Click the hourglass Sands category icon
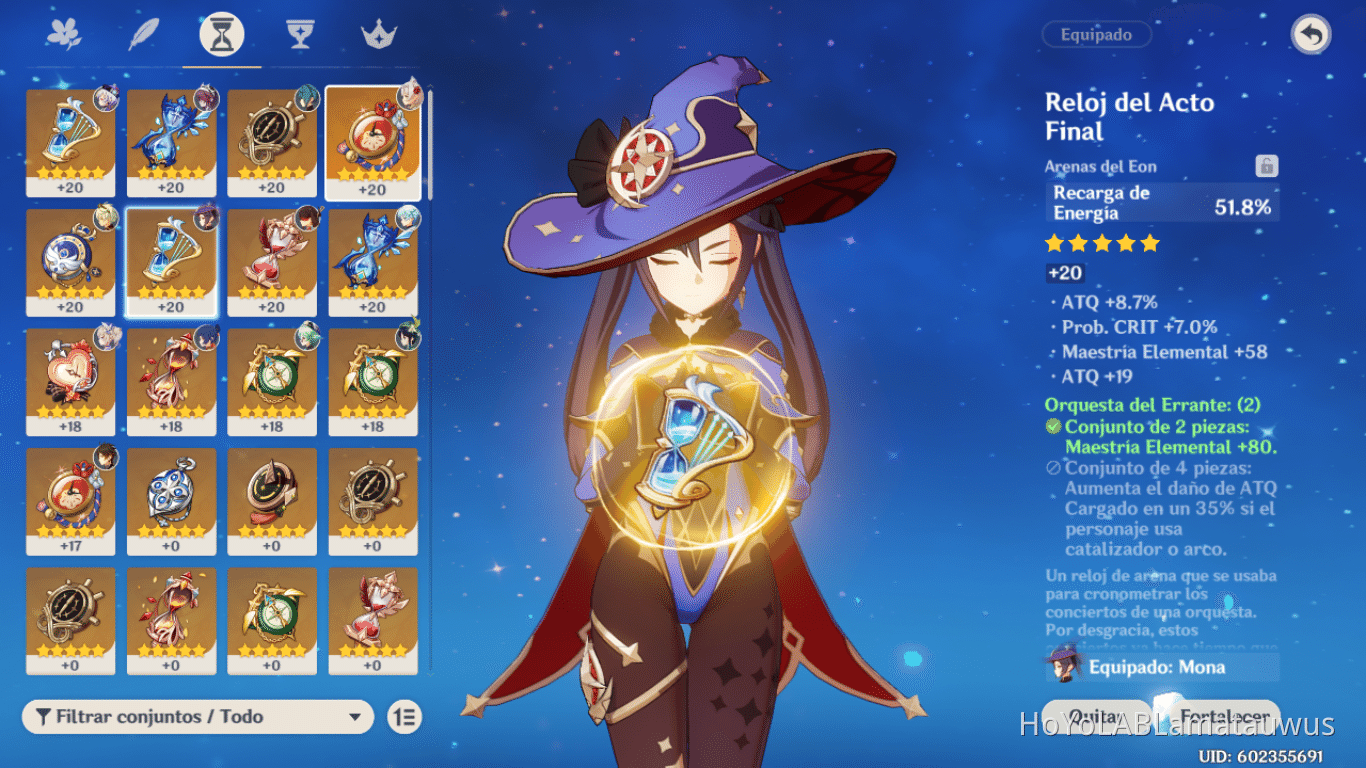Screen dimensions: 1366x768 point(220,33)
